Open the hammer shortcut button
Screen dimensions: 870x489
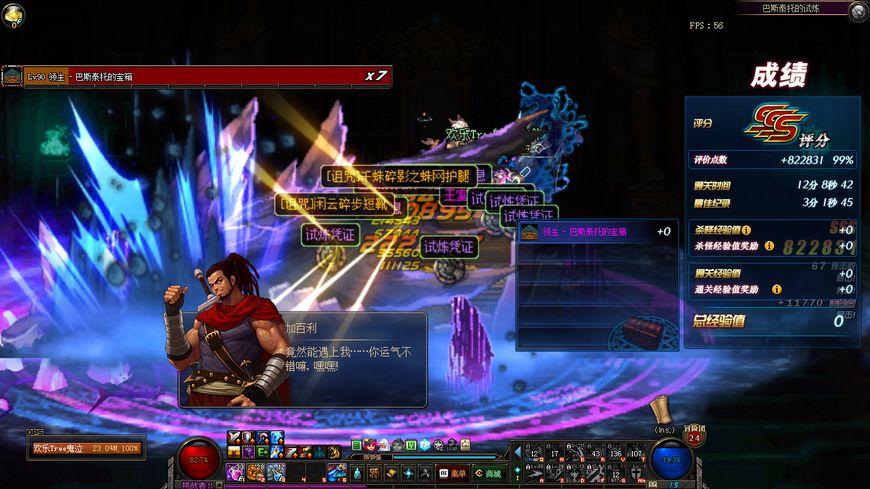(390, 473)
